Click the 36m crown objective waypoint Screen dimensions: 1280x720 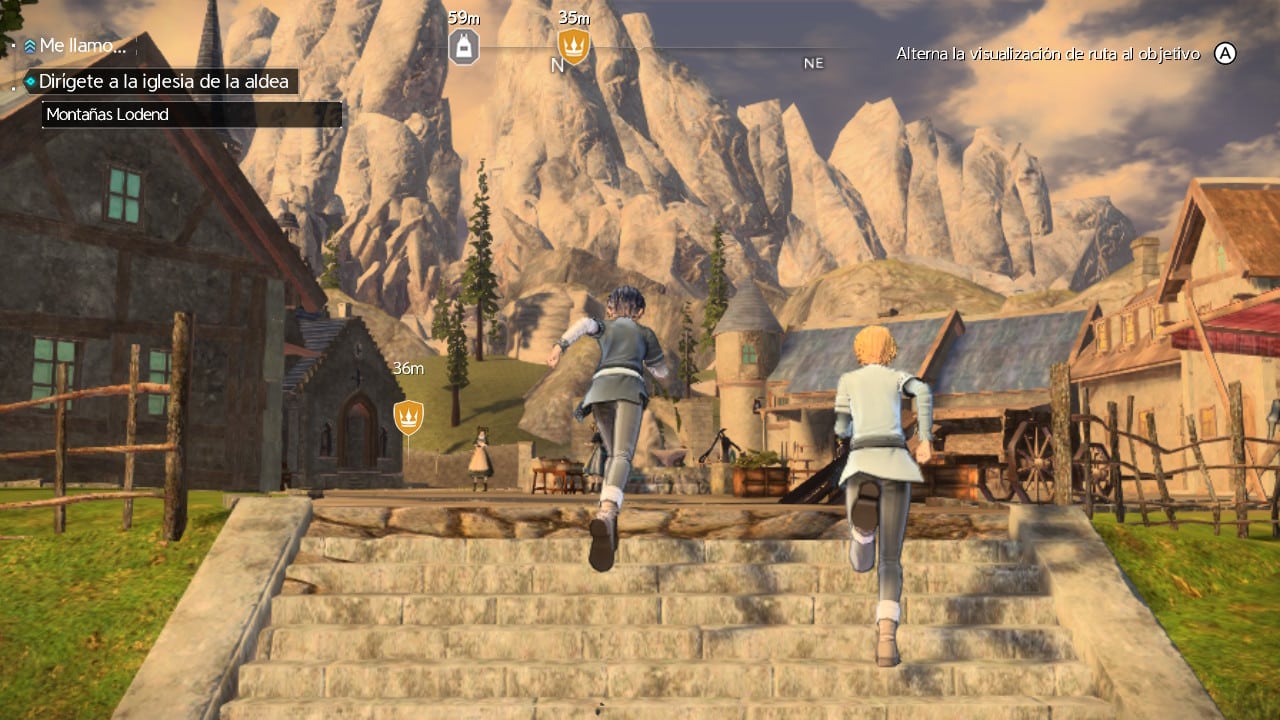click(x=408, y=416)
